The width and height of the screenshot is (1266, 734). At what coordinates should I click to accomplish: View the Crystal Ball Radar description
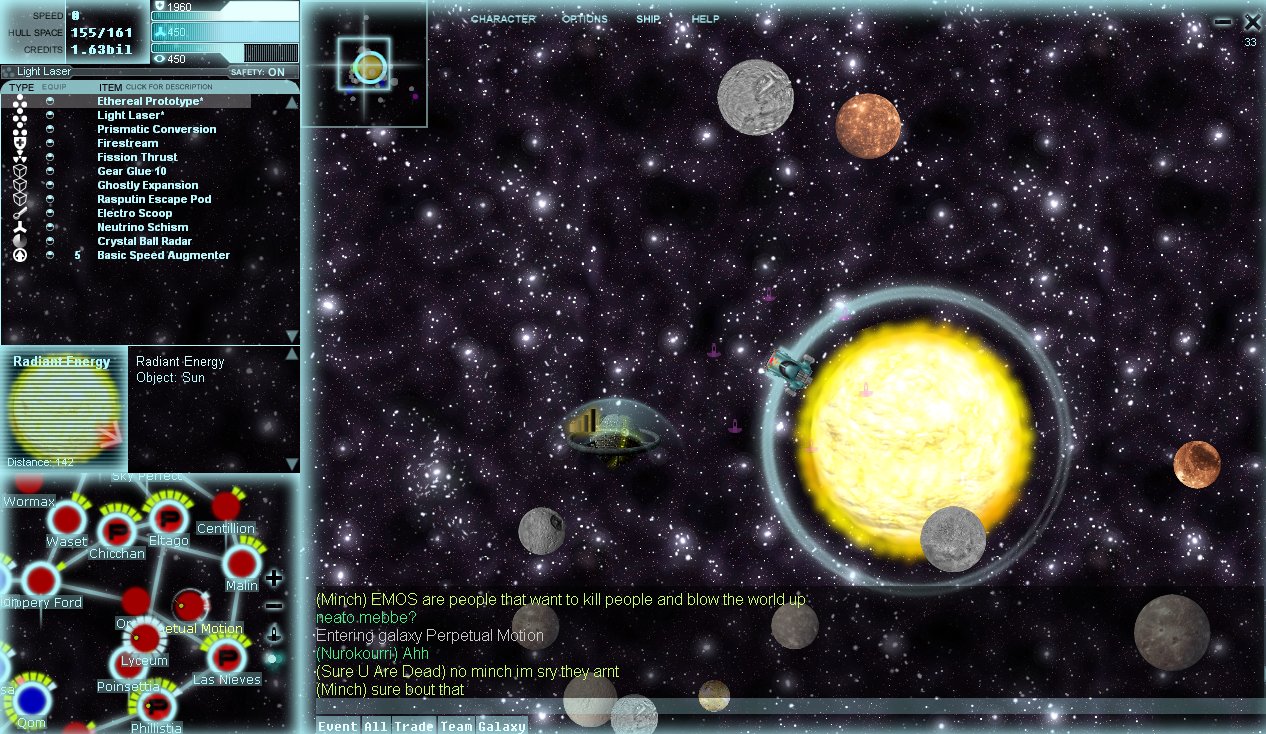point(144,241)
